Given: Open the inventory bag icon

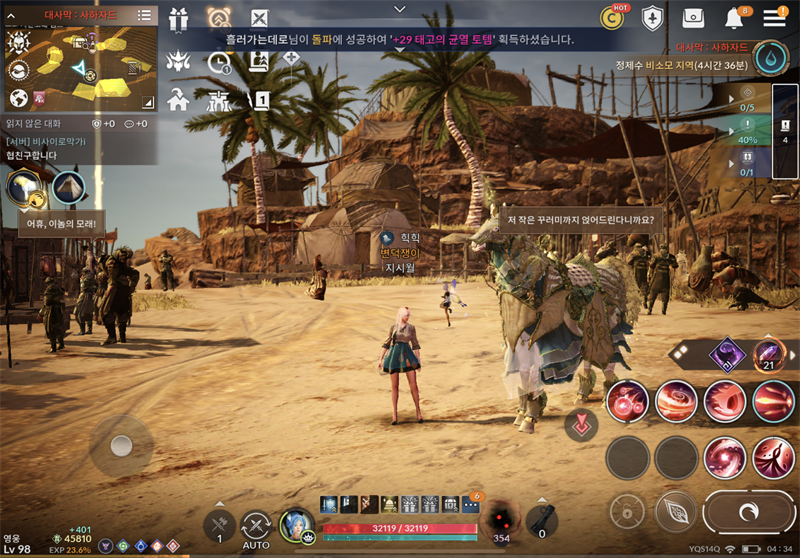Looking at the screenshot, I should point(694,18).
